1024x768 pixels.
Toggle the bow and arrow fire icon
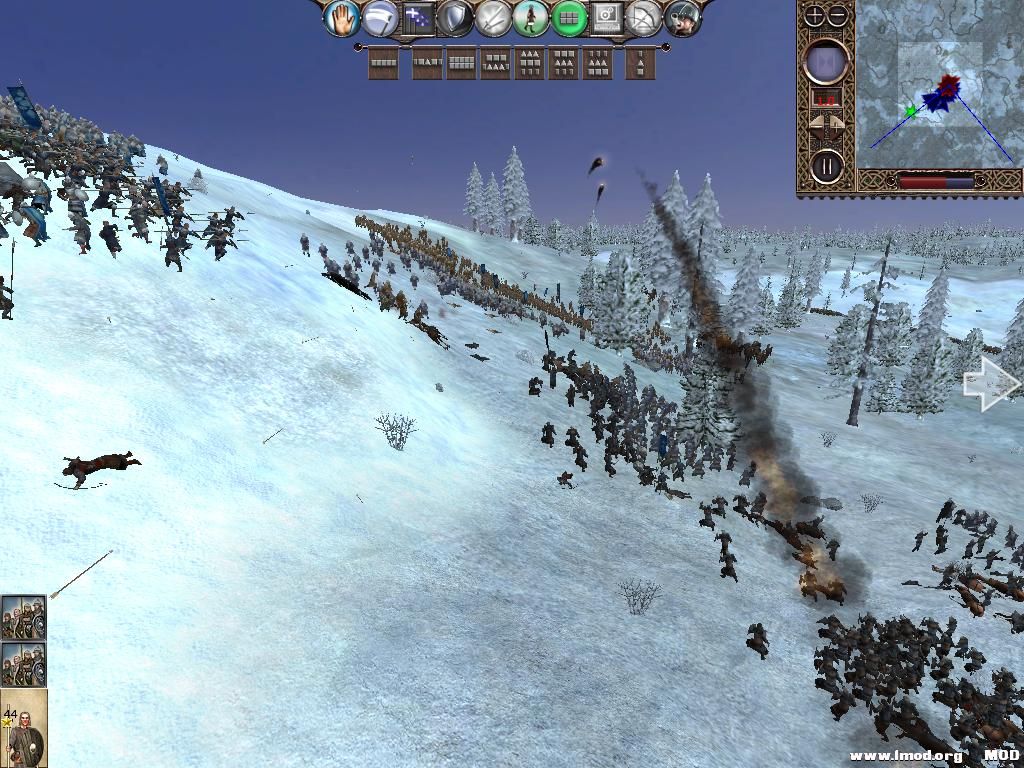pyautogui.click(x=645, y=18)
